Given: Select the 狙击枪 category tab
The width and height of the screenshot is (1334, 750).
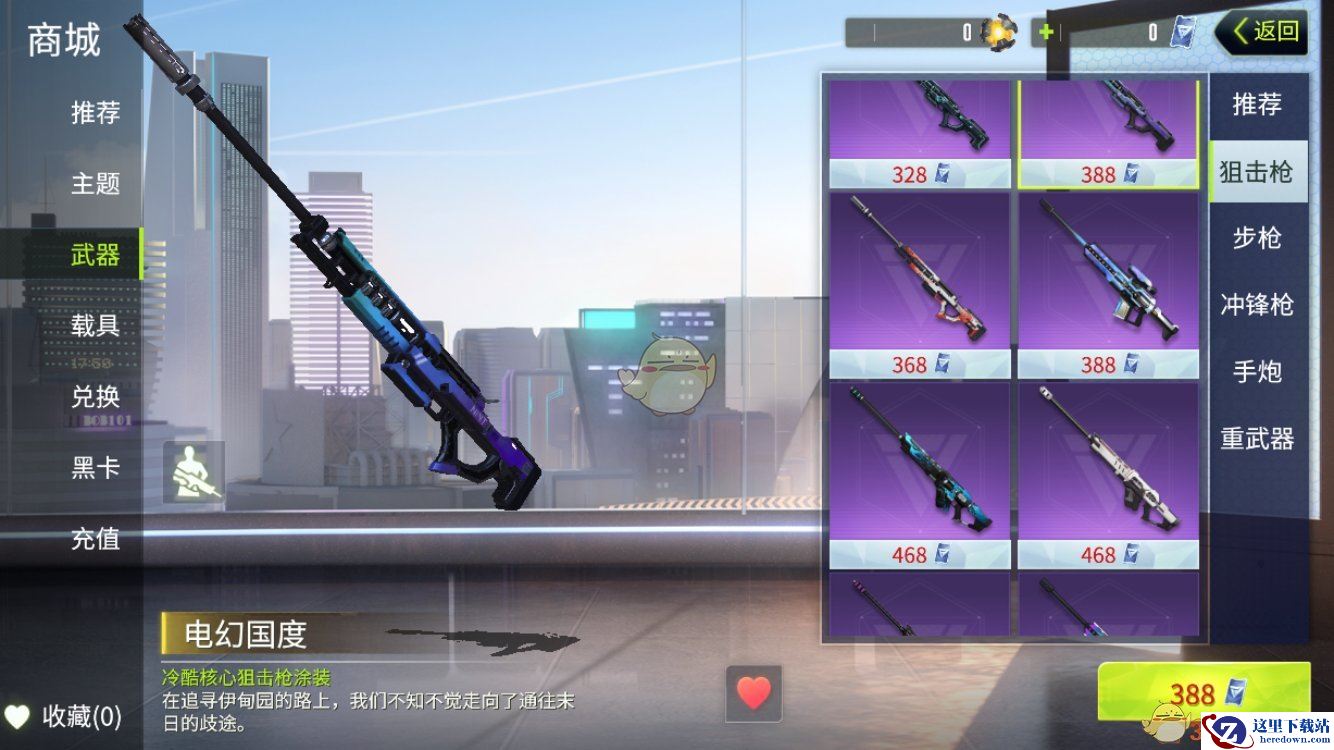Looking at the screenshot, I should click(x=1257, y=171).
